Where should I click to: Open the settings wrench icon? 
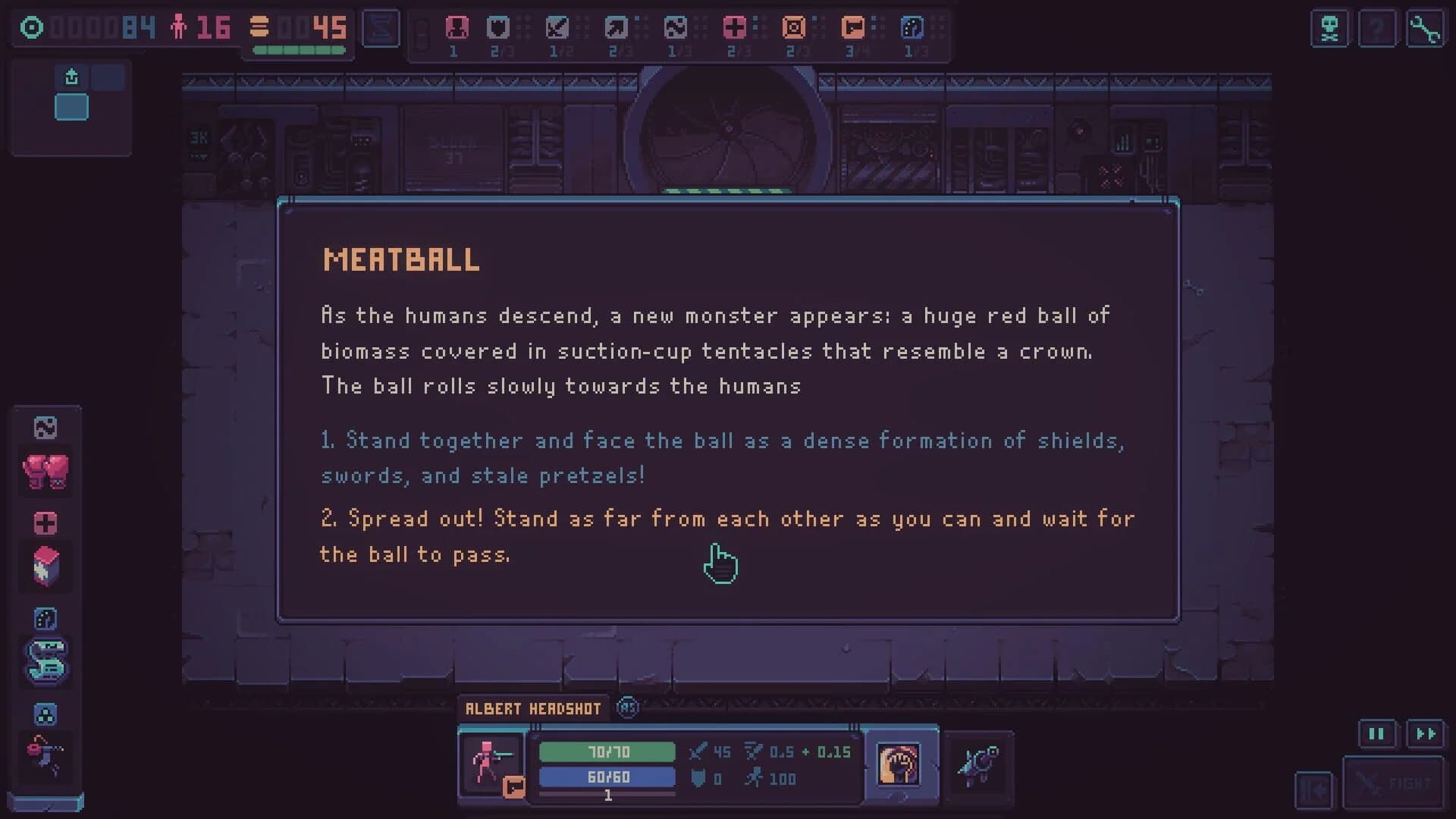click(x=1427, y=29)
